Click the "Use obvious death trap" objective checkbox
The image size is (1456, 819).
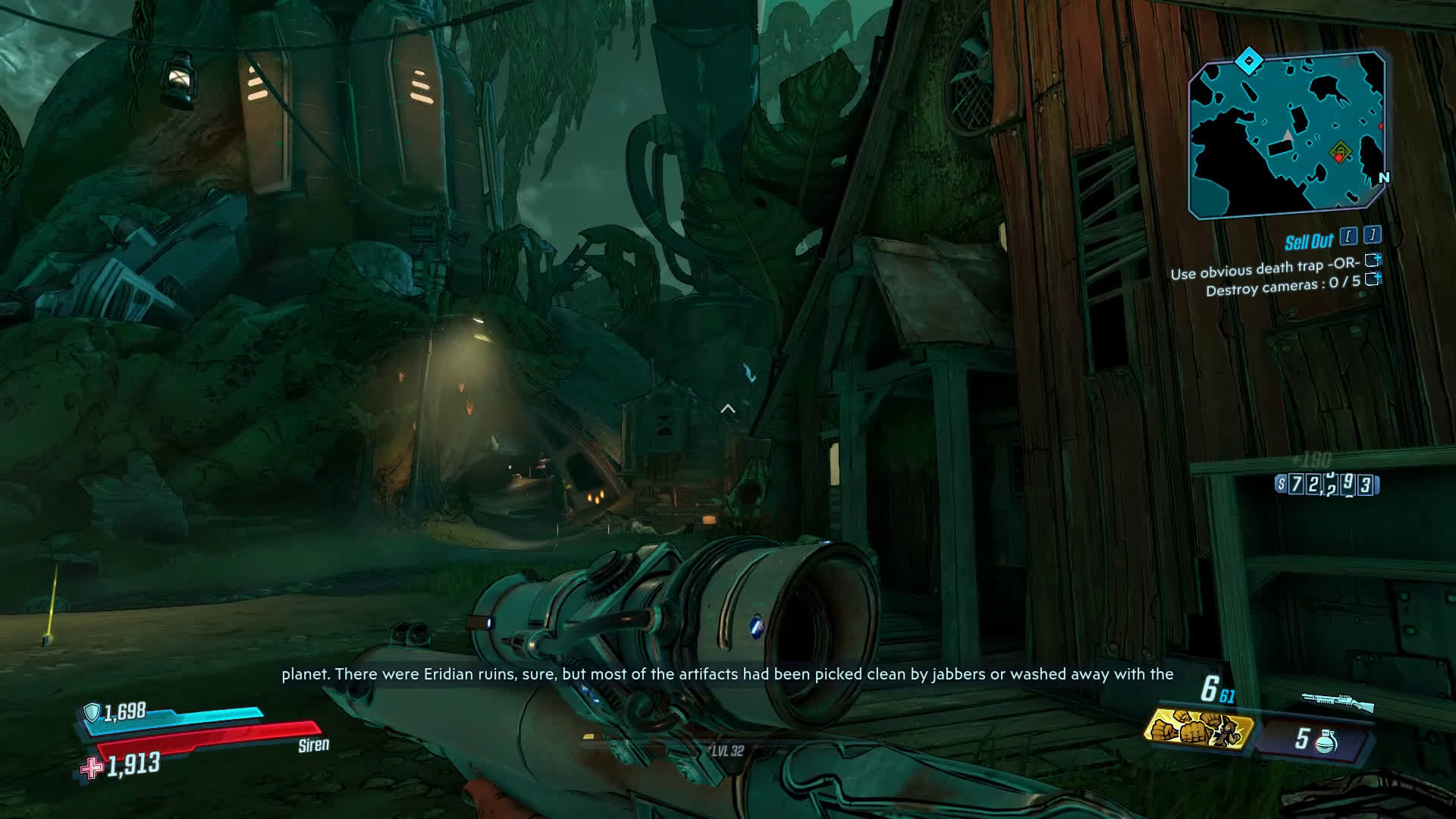[1372, 261]
